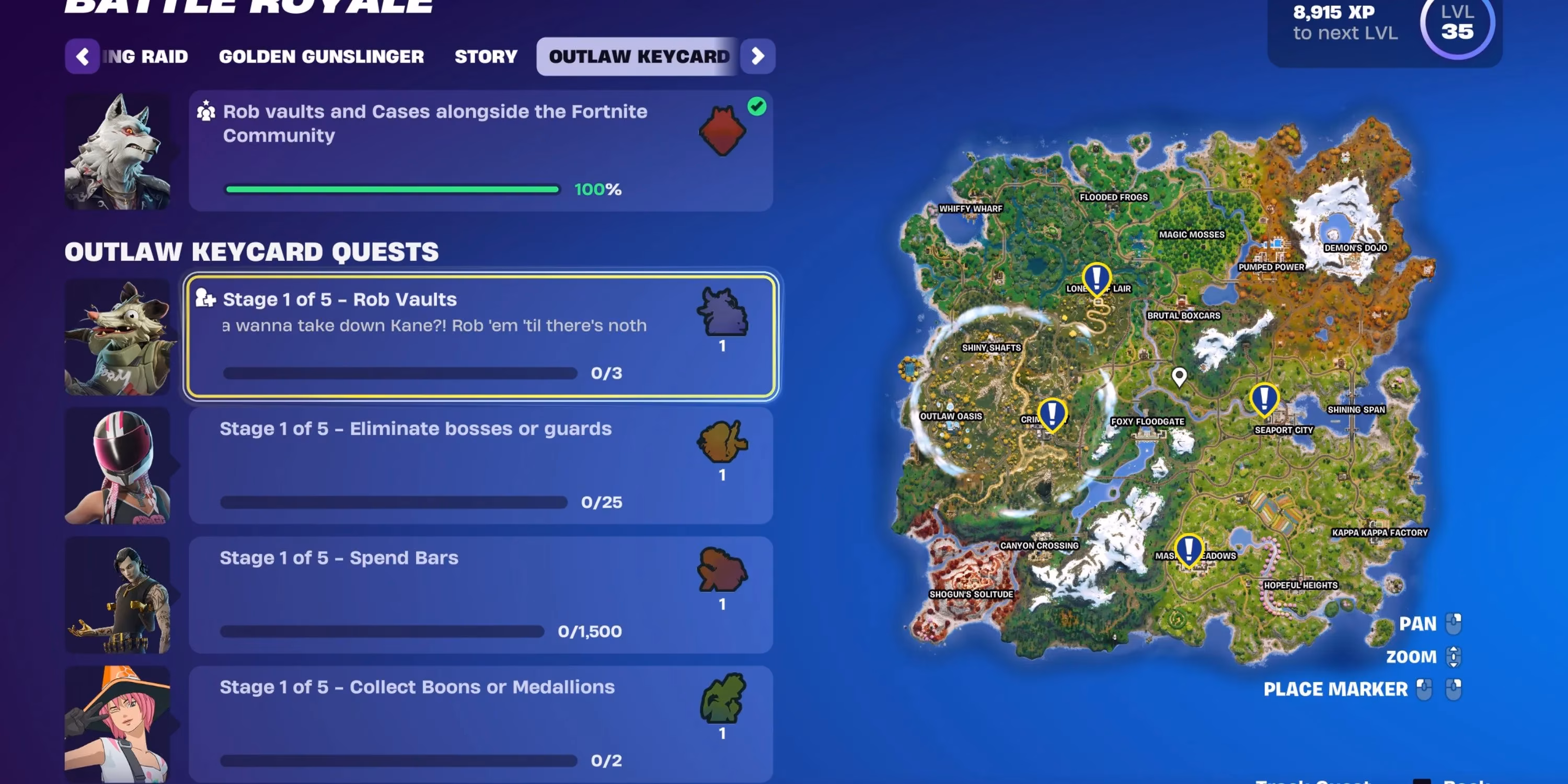Click the exclamation marker east of Outlaw Oasis
The image size is (1568, 784).
(x=1053, y=413)
